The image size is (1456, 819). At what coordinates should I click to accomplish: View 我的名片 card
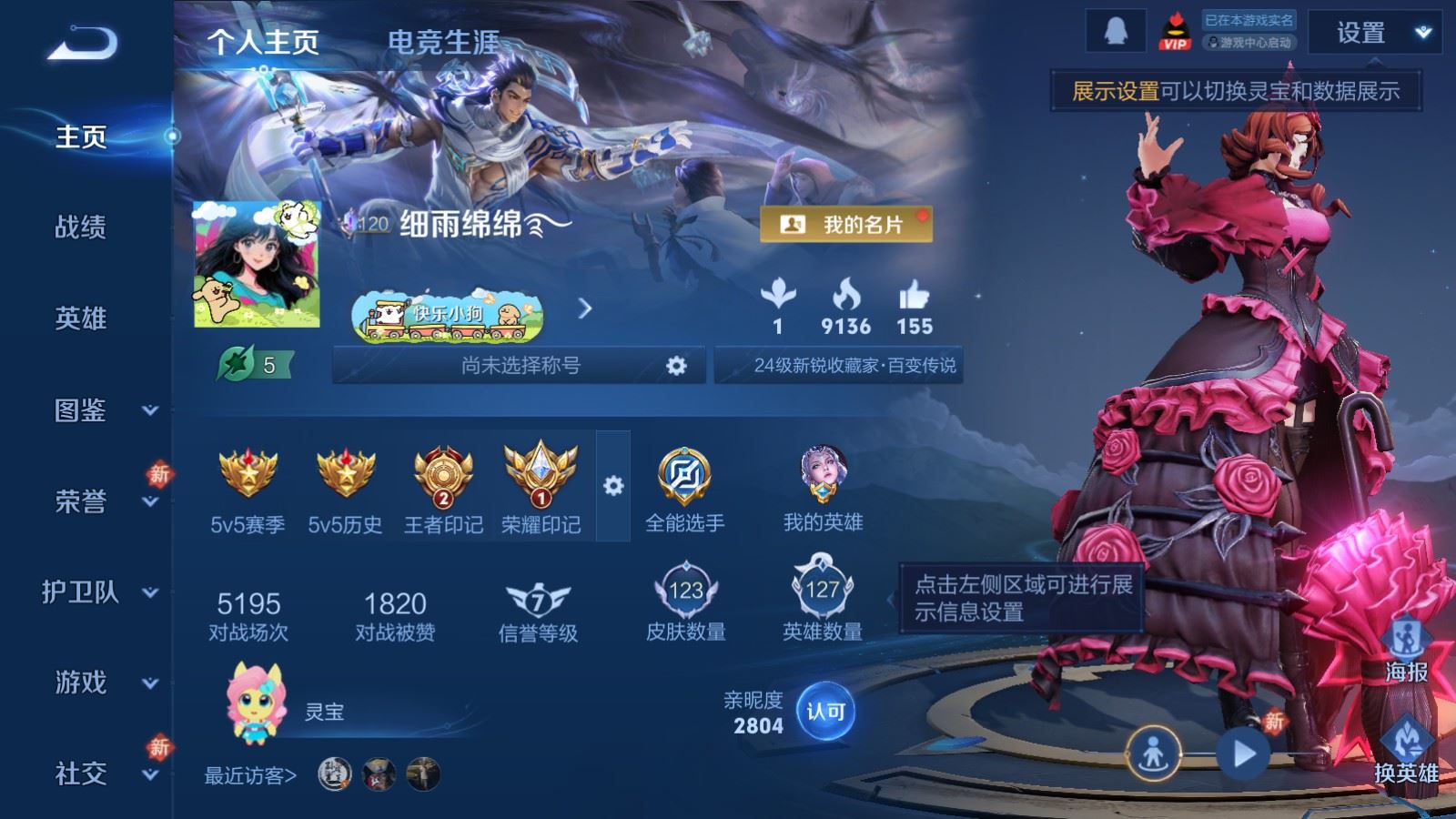coord(845,224)
